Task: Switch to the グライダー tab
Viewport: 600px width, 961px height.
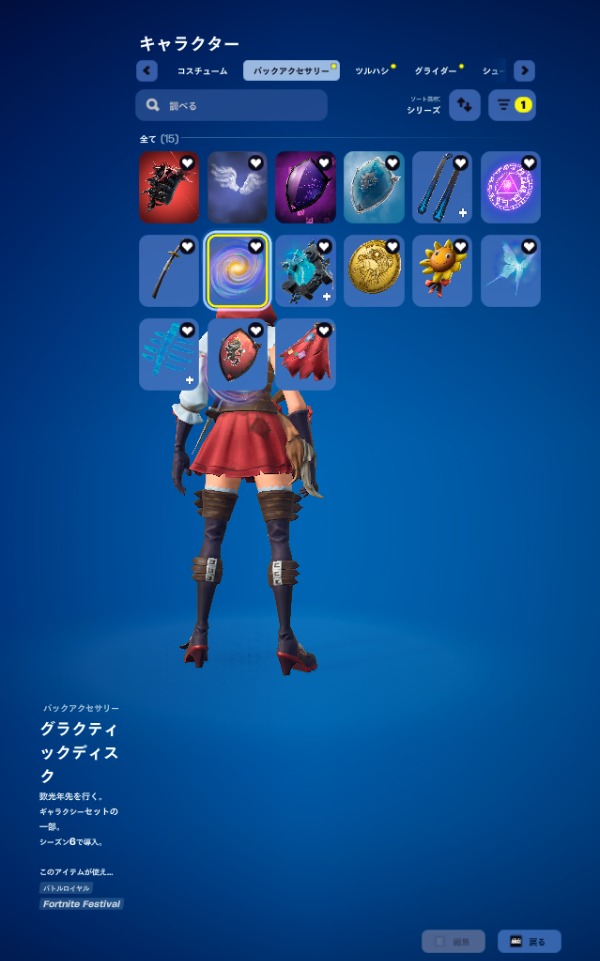Action: (x=435, y=71)
